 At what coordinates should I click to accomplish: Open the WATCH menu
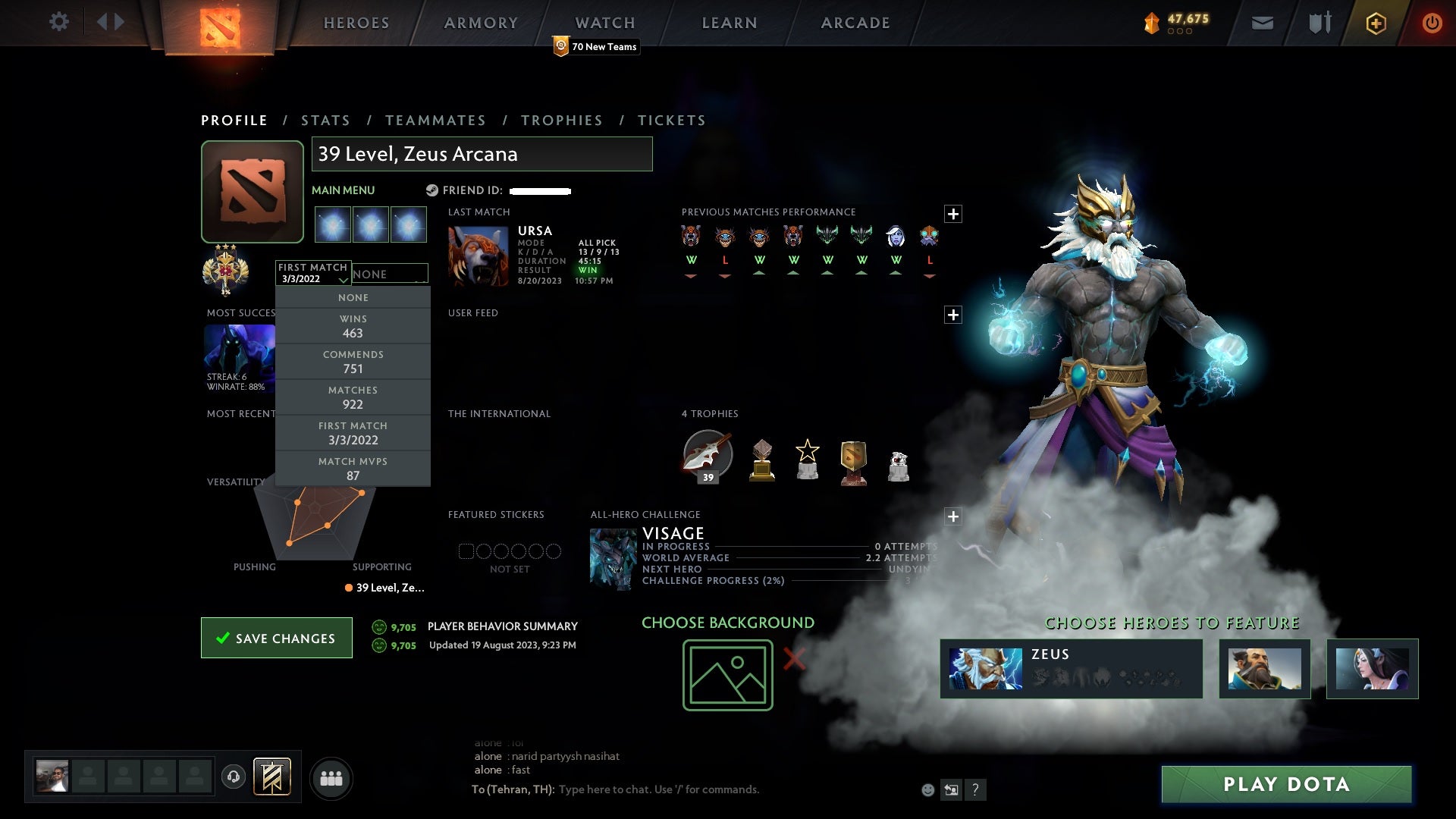(x=604, y=22)
